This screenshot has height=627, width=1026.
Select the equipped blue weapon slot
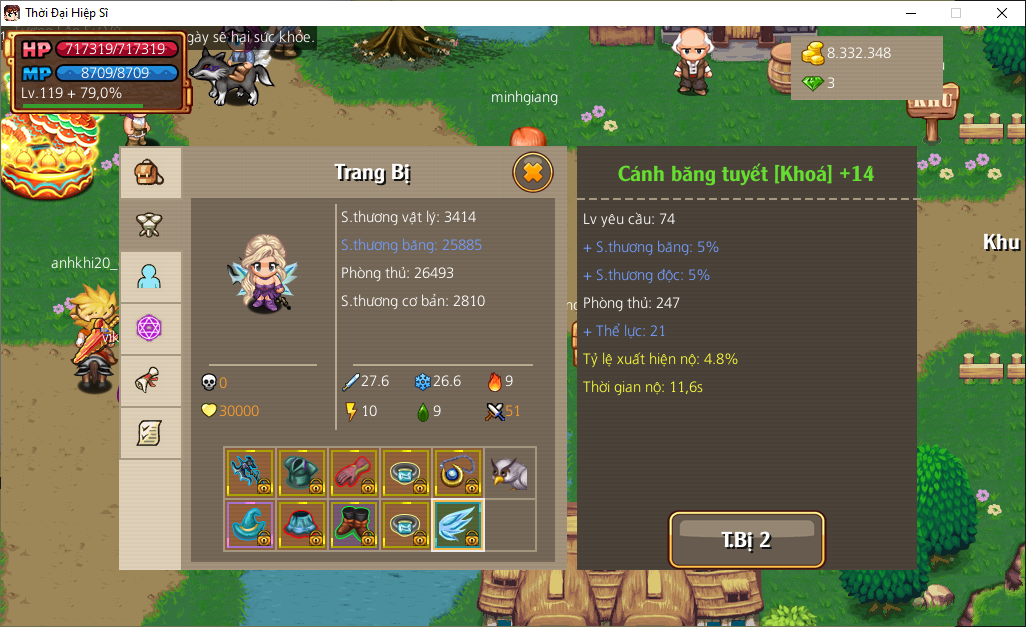pos(250,473)
